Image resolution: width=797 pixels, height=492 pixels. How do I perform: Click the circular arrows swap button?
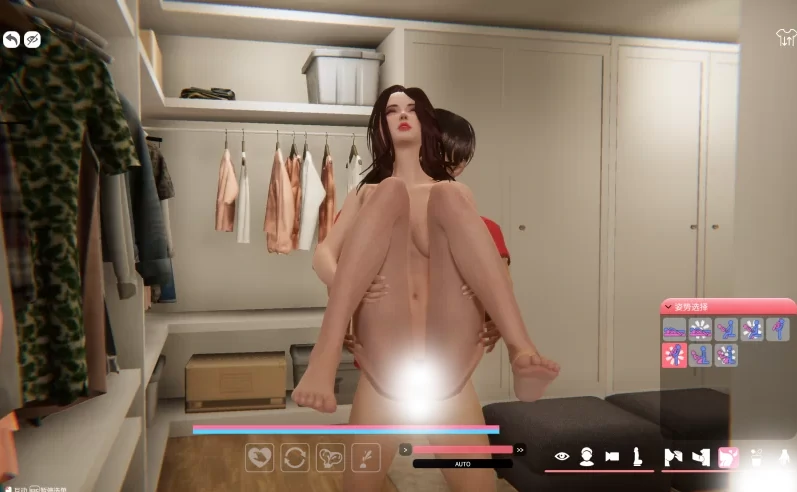[x=295, y=457]
